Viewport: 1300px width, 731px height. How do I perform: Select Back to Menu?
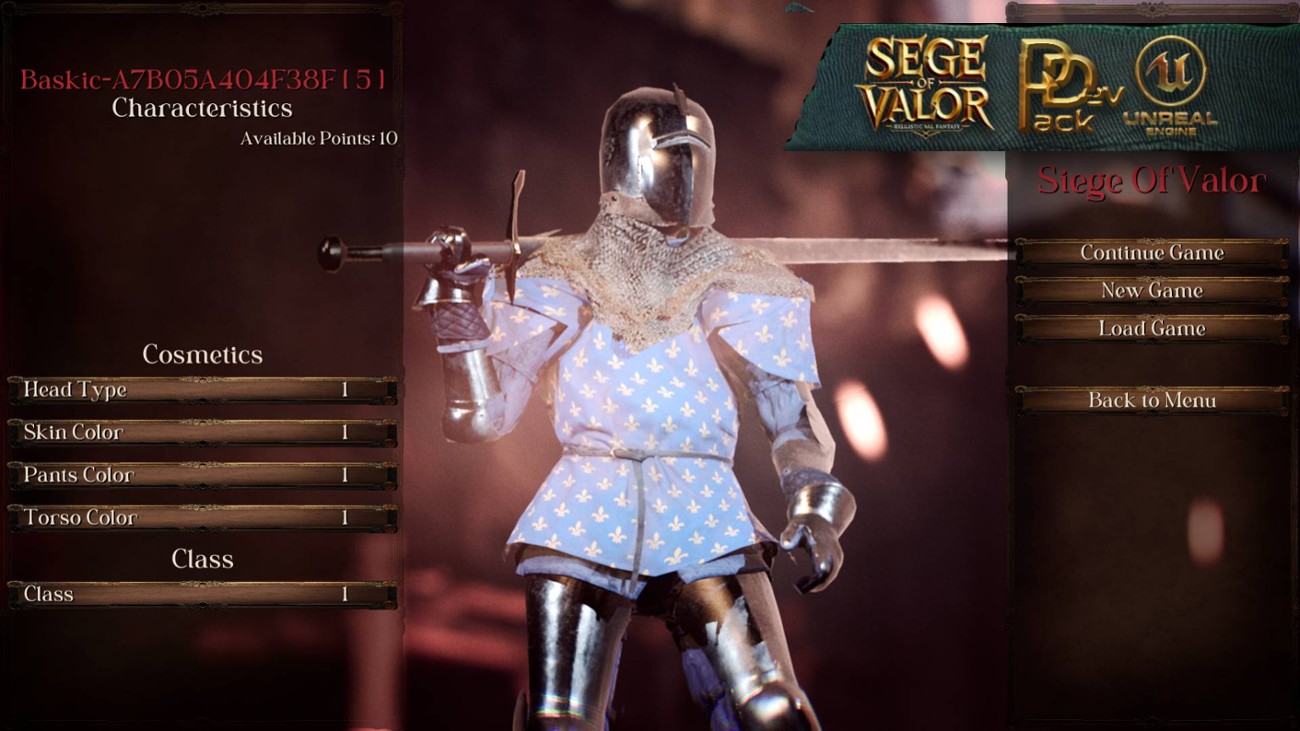point(1152,400)
